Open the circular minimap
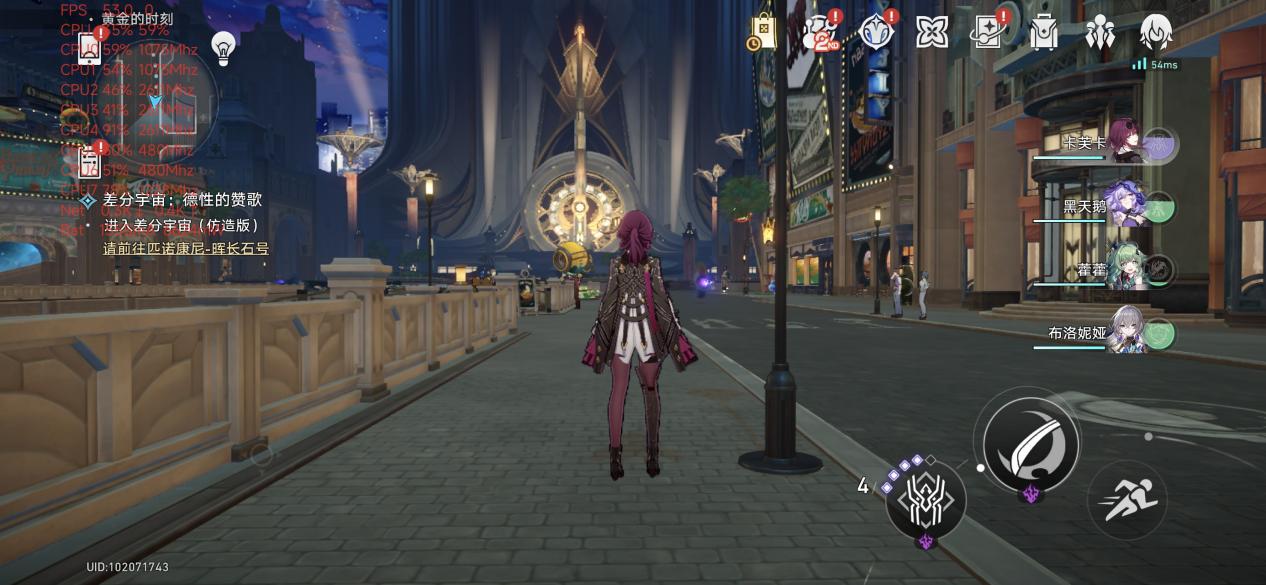Screen dimensions: 1266x585 [155, 102]
